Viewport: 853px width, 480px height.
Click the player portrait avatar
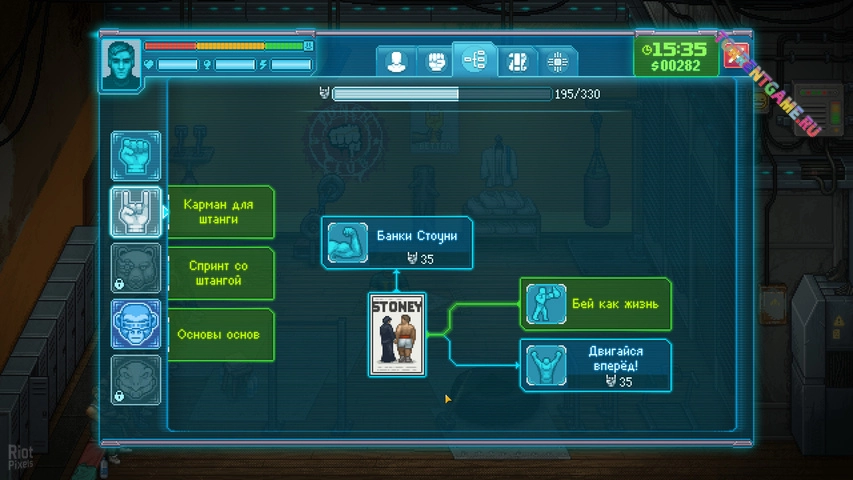coord(120,63)
